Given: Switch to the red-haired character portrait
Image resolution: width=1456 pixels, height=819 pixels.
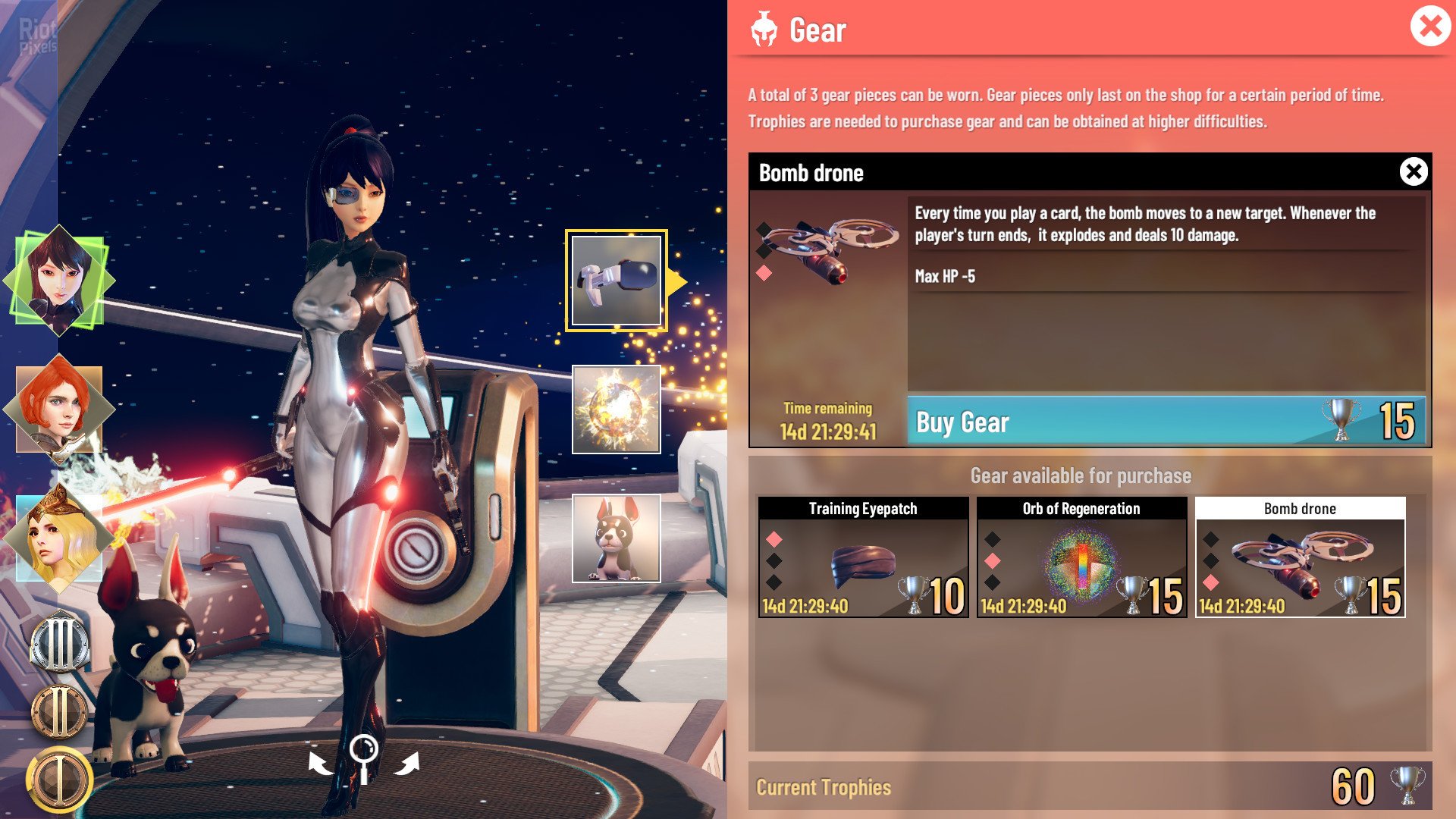Looking at the screenshot, I should pyautogui.click(x=59, y=409).
